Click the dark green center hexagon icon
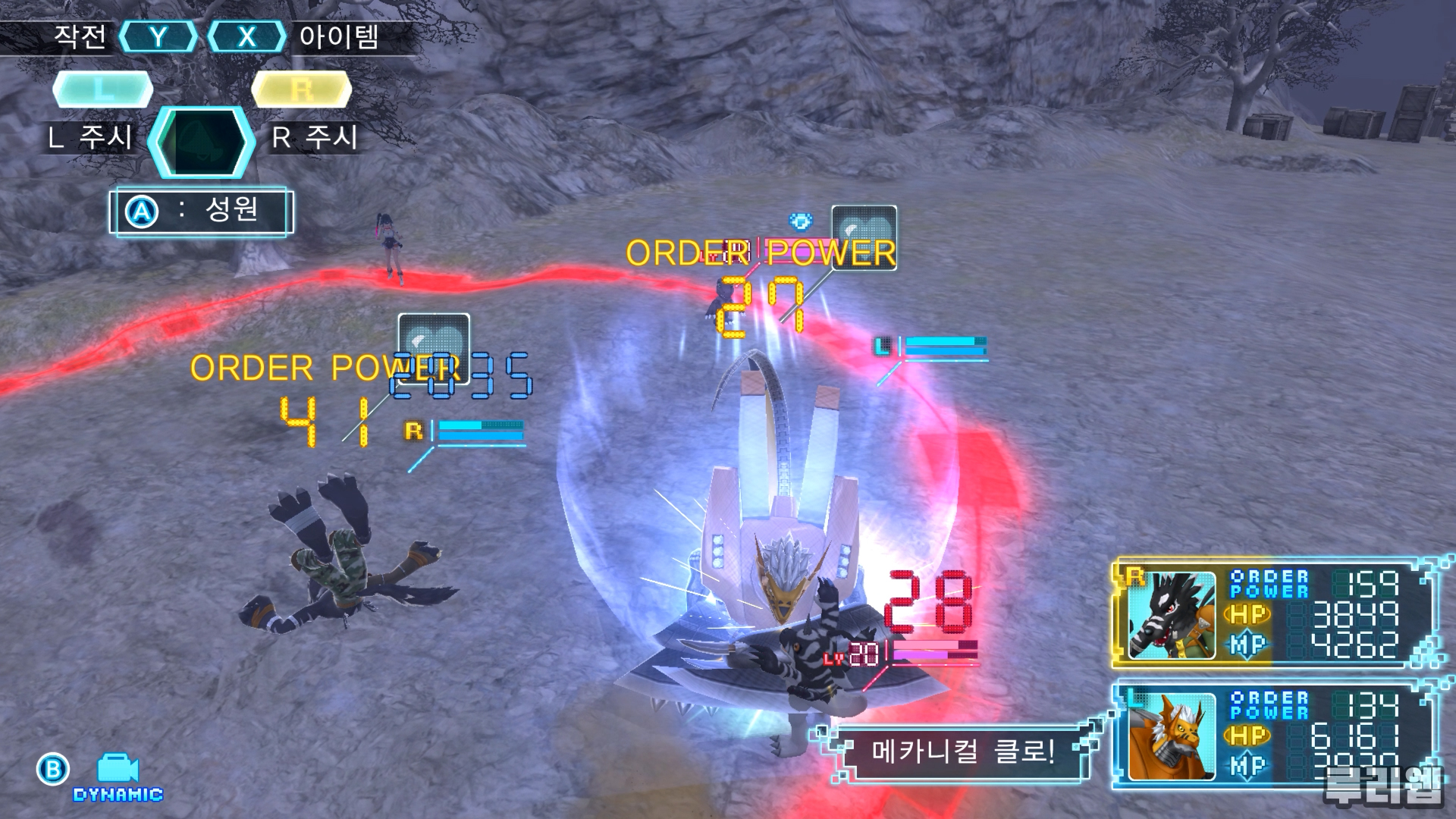 (x=201, y=142)
